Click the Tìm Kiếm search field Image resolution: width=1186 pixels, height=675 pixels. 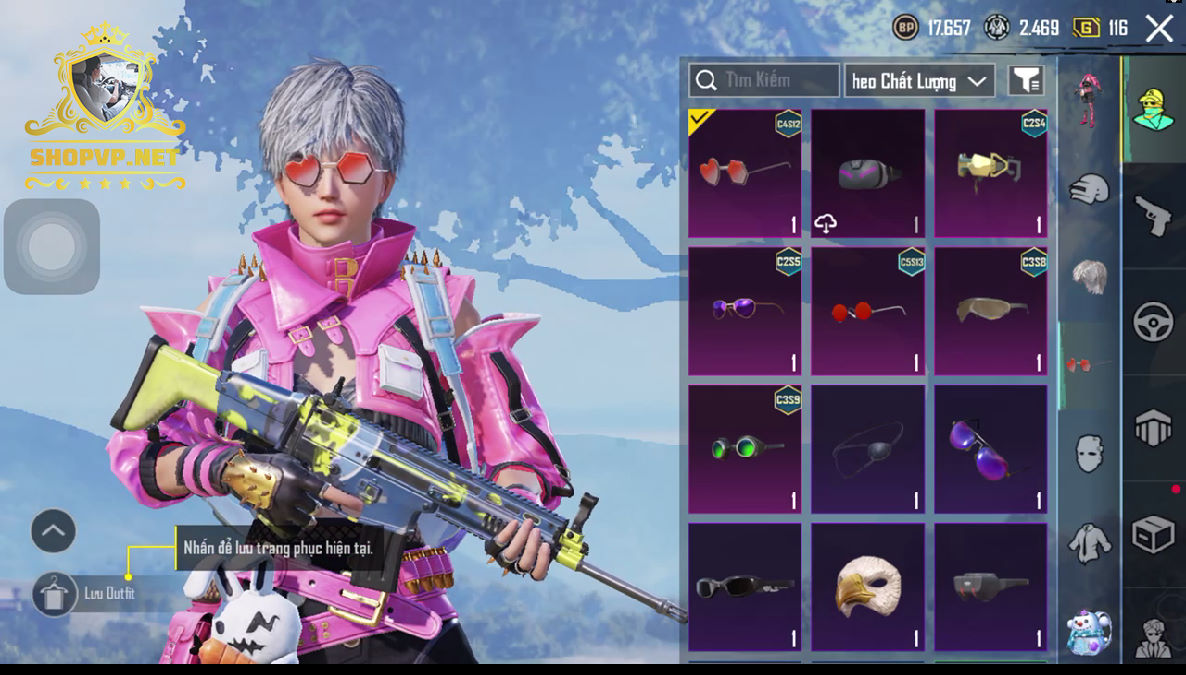764,80
